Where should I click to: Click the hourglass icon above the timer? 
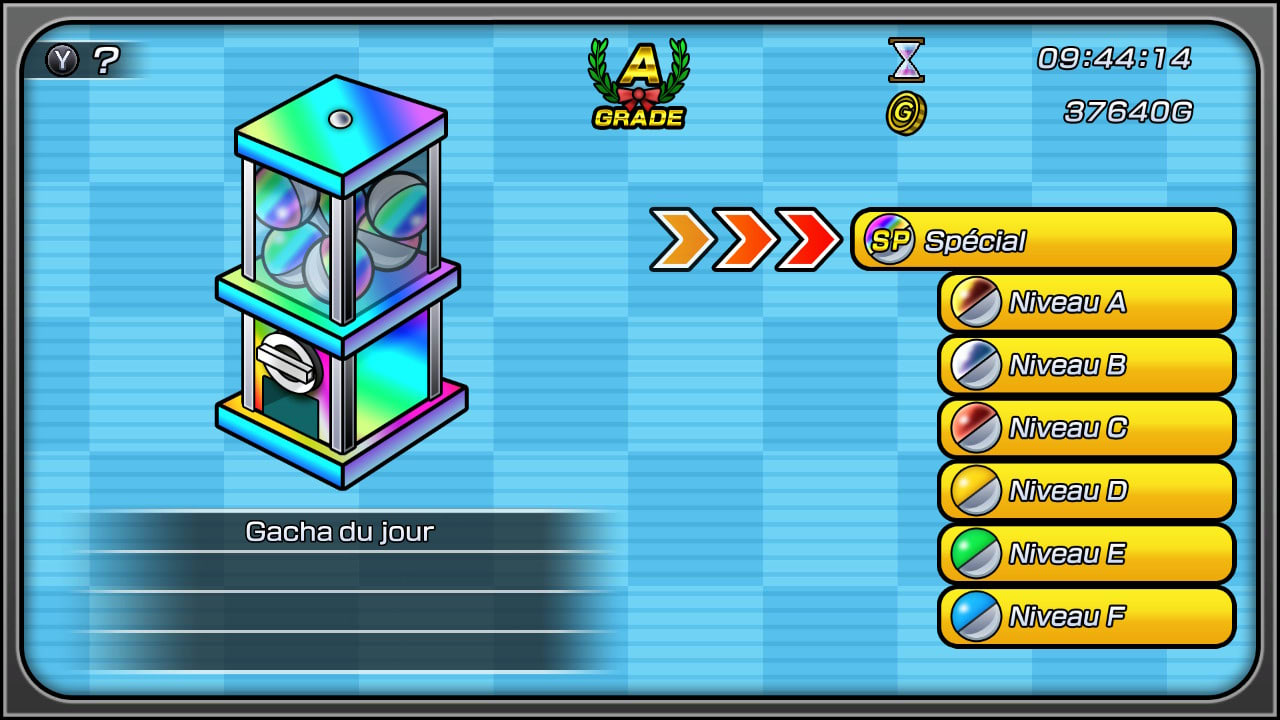905,62
